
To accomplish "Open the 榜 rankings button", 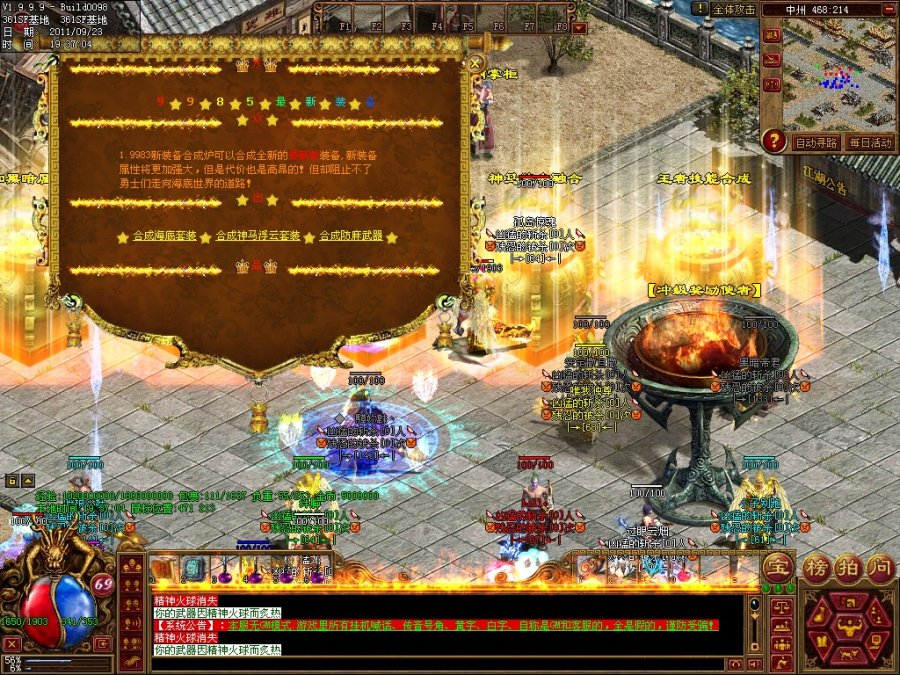I will tap(818, 566).
